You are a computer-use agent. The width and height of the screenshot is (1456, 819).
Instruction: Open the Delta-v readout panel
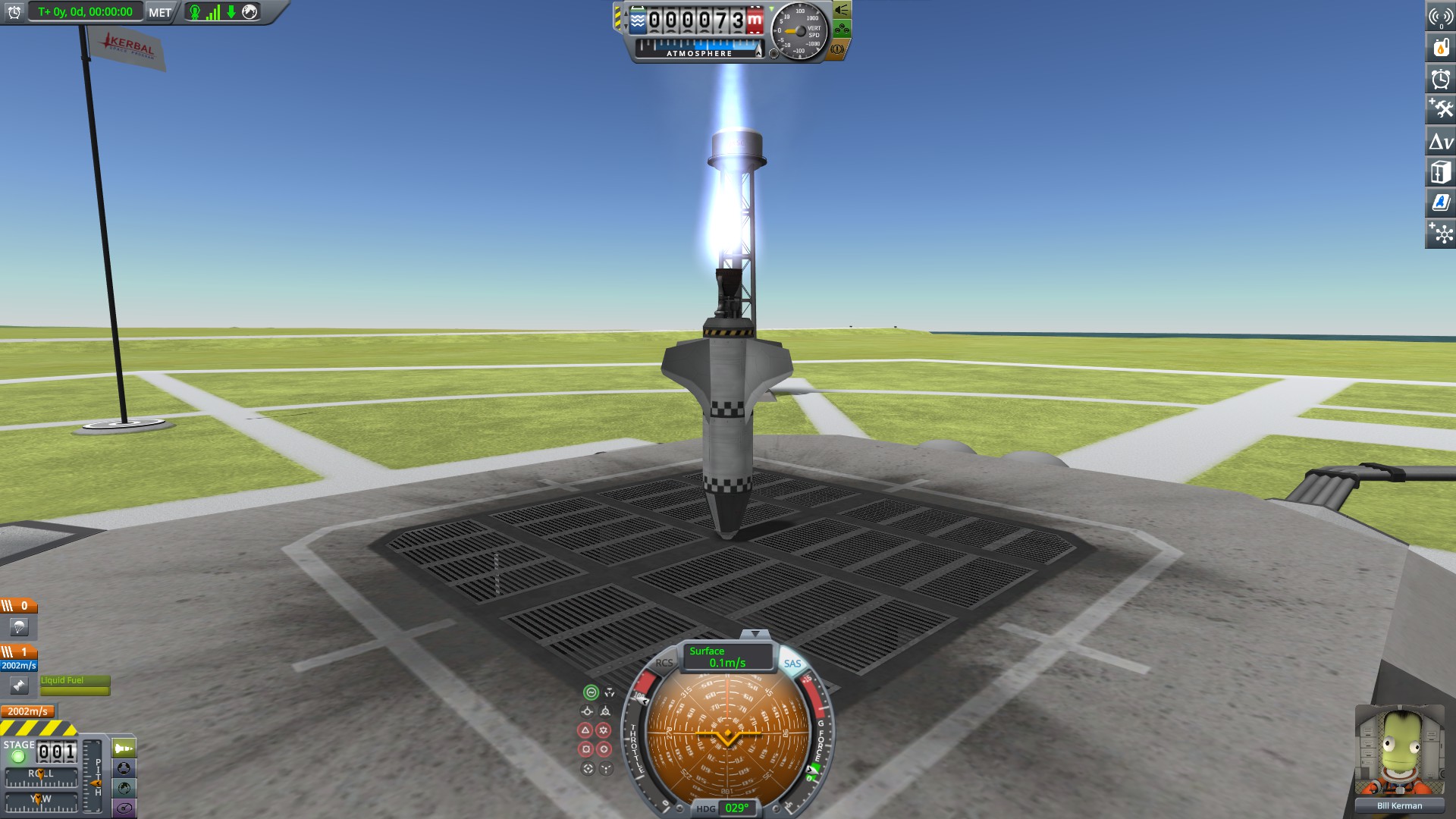(1440, 140)
